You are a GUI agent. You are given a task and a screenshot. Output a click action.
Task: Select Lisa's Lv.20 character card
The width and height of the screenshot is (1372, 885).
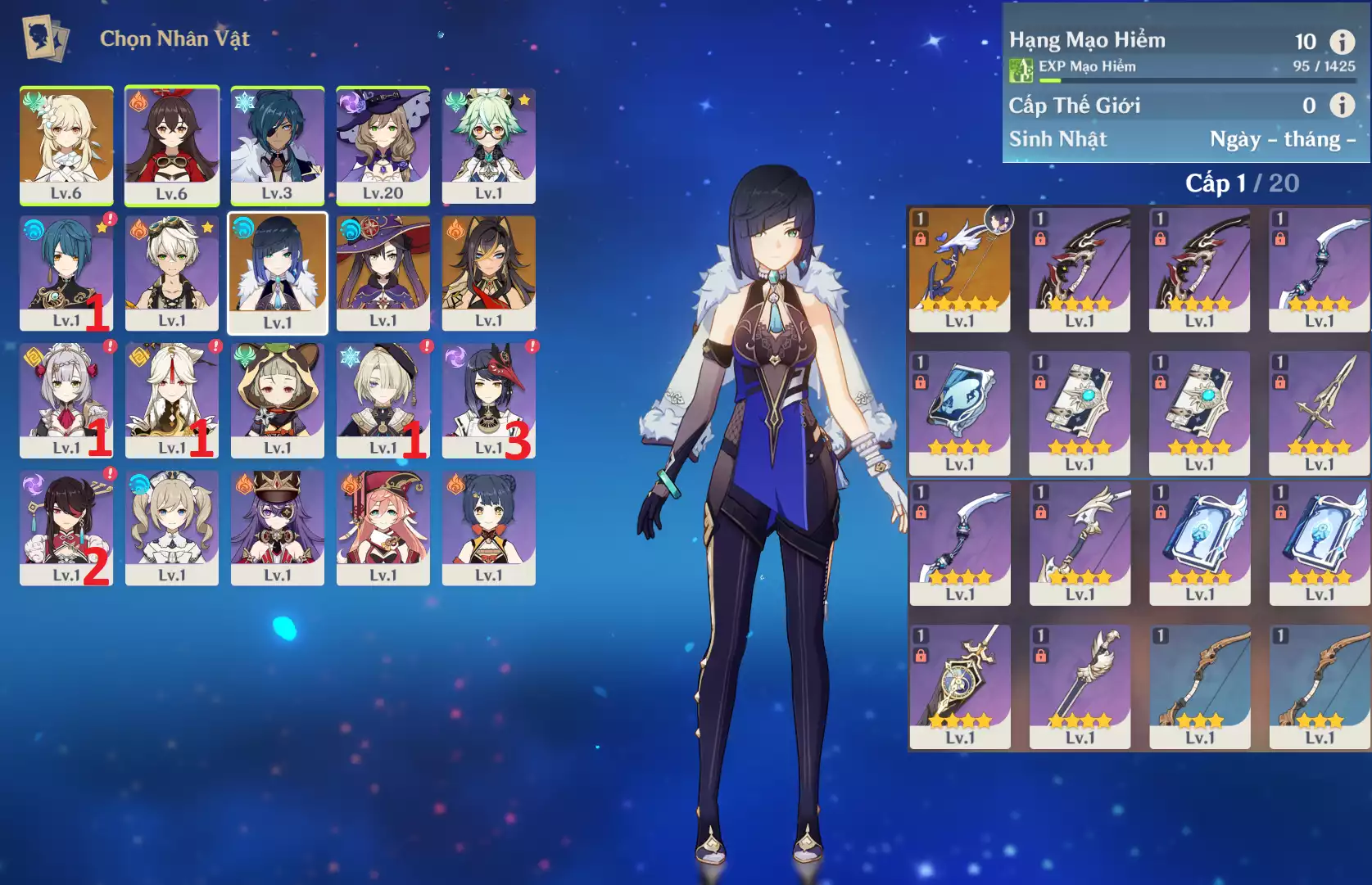[x=383, y=146]
